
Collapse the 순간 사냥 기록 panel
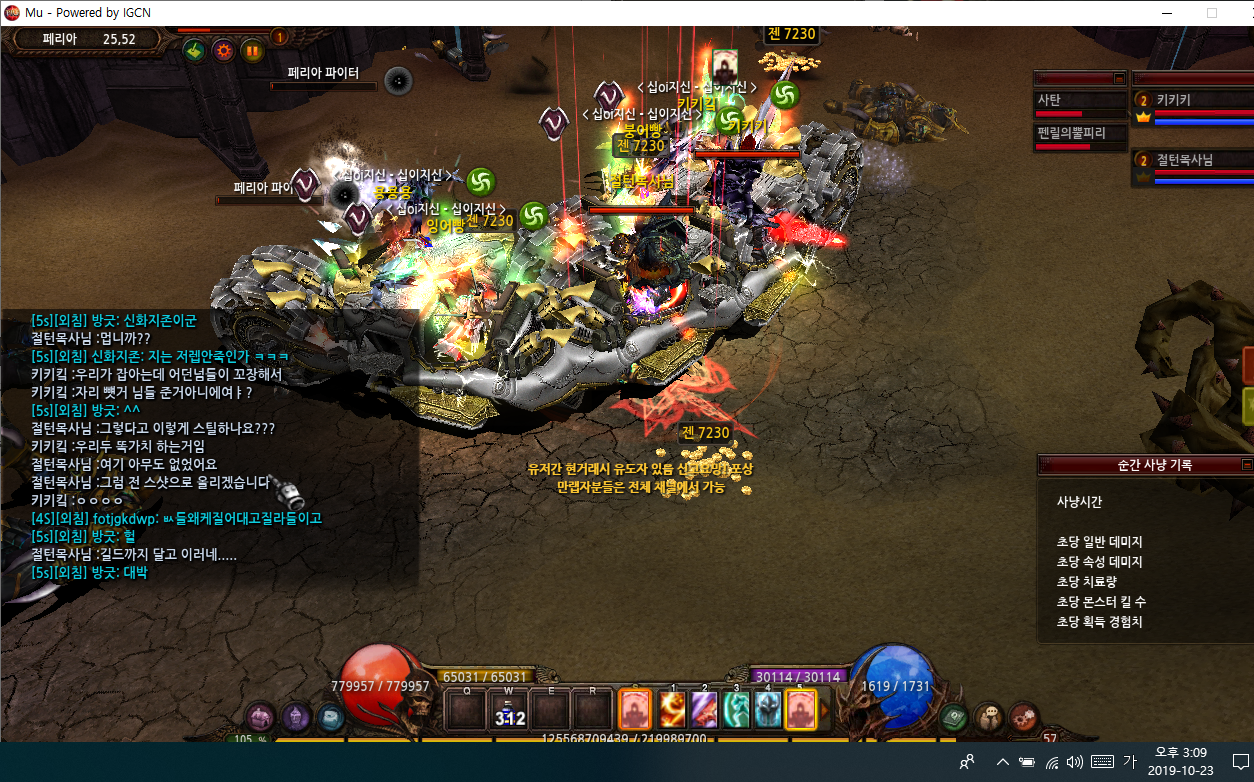point(1246,465)
